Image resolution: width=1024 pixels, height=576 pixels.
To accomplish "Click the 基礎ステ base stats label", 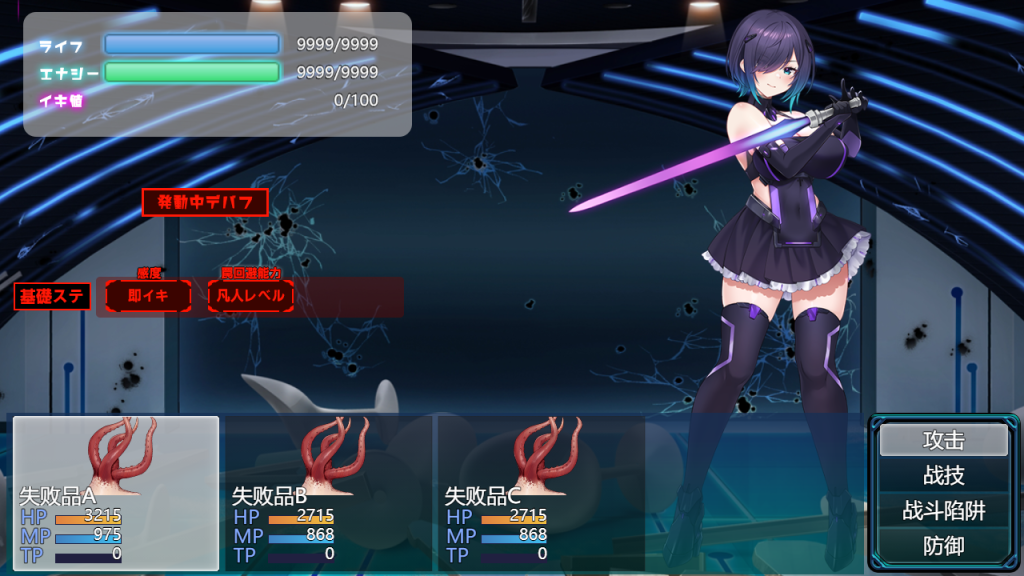I will (52, 296).
